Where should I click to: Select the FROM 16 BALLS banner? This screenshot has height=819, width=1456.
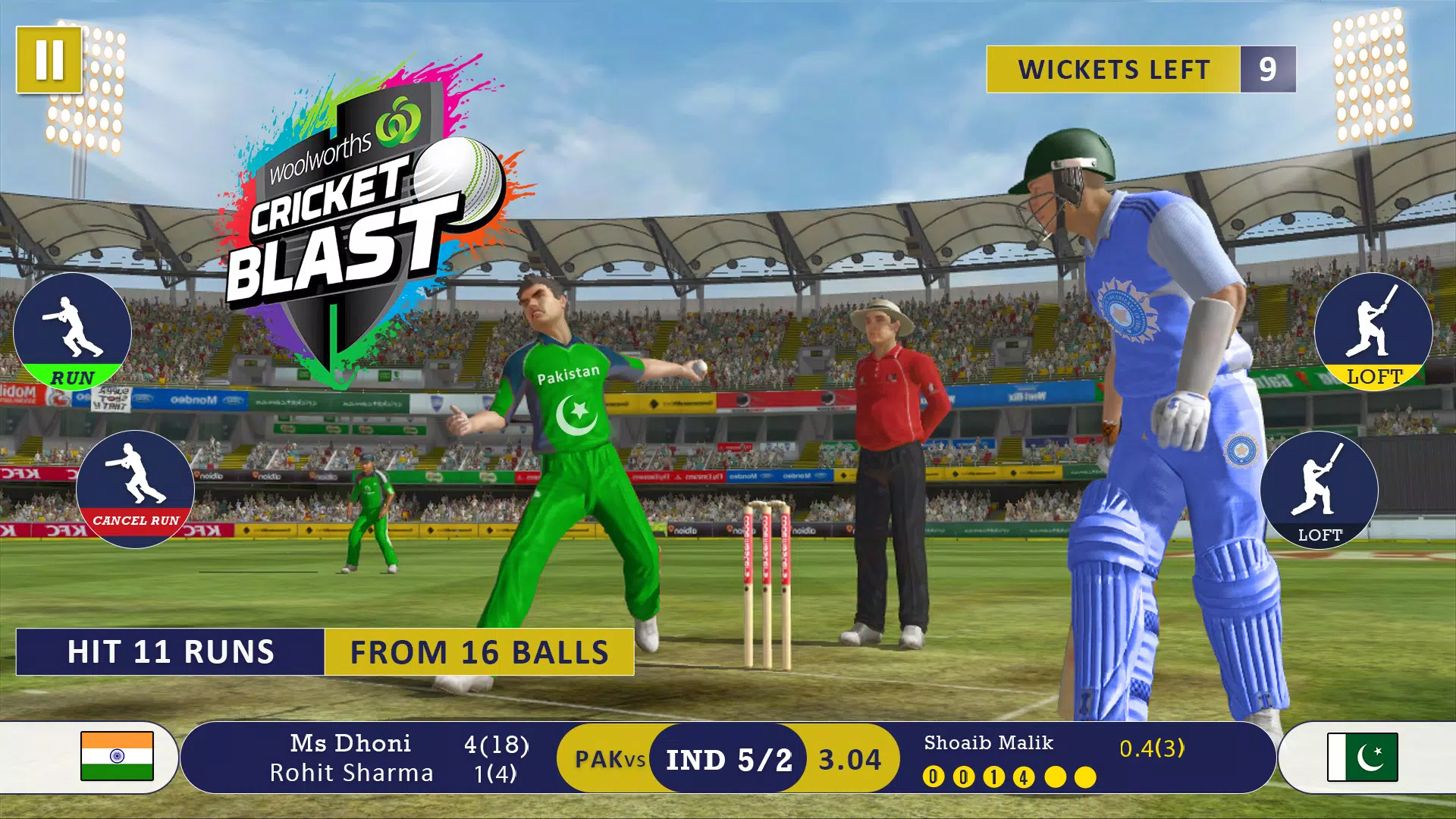tap(479, 651)
